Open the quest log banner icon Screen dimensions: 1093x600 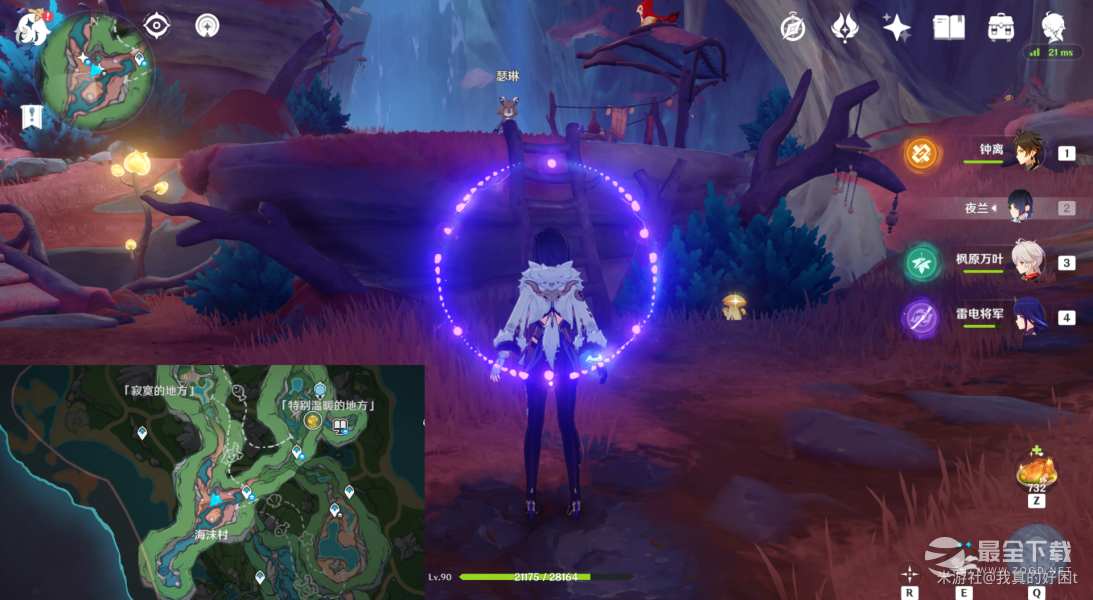(x=31, y=116)
